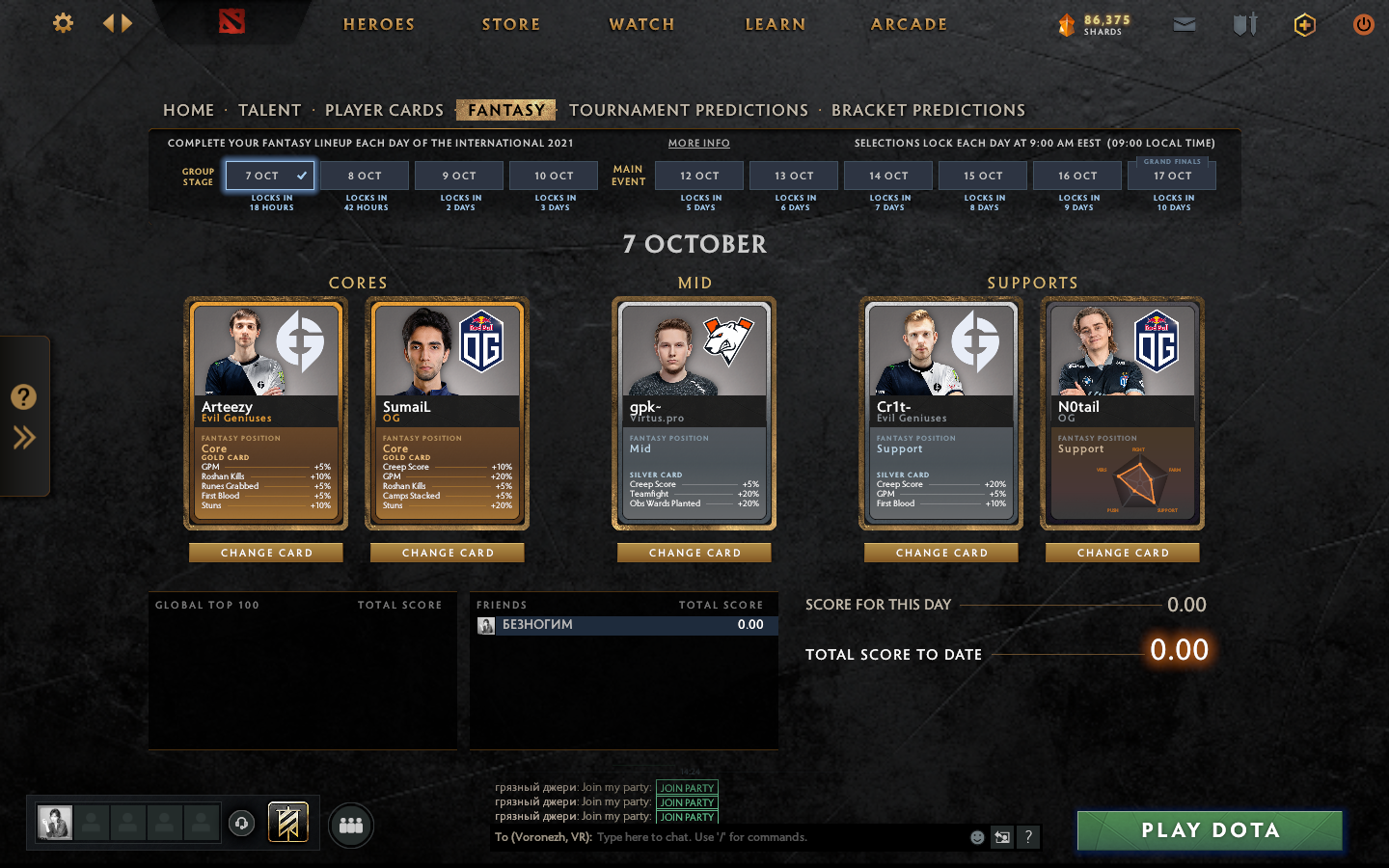Open the settings gear menu
Viewport: 1389px width, 868px height.
63,23
